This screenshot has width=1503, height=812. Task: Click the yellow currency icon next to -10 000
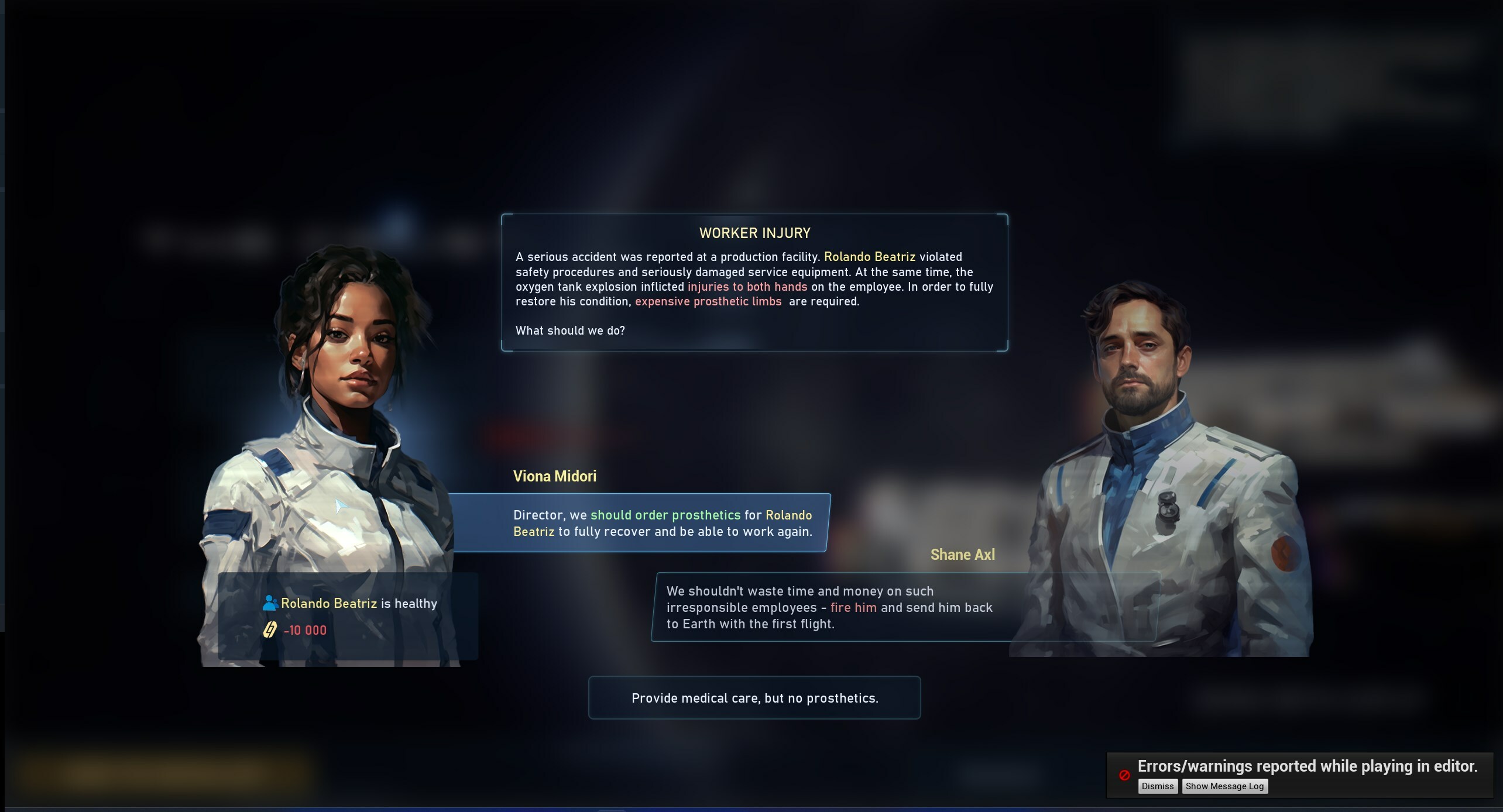point(270,630)
